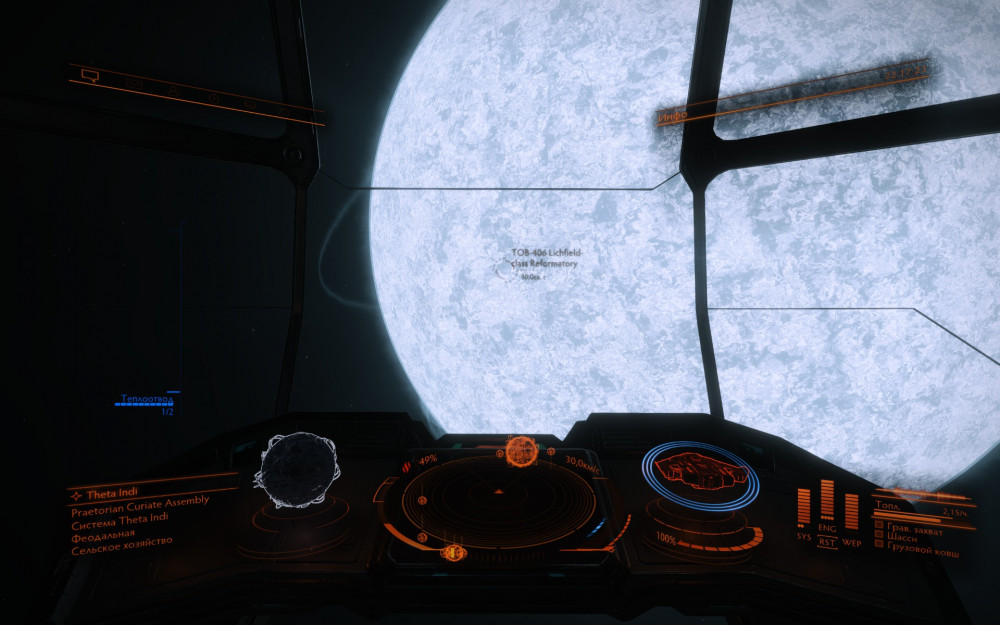Boost power to ENG
This screenshot has height=625, width=1000.
(x=827, y=527)
